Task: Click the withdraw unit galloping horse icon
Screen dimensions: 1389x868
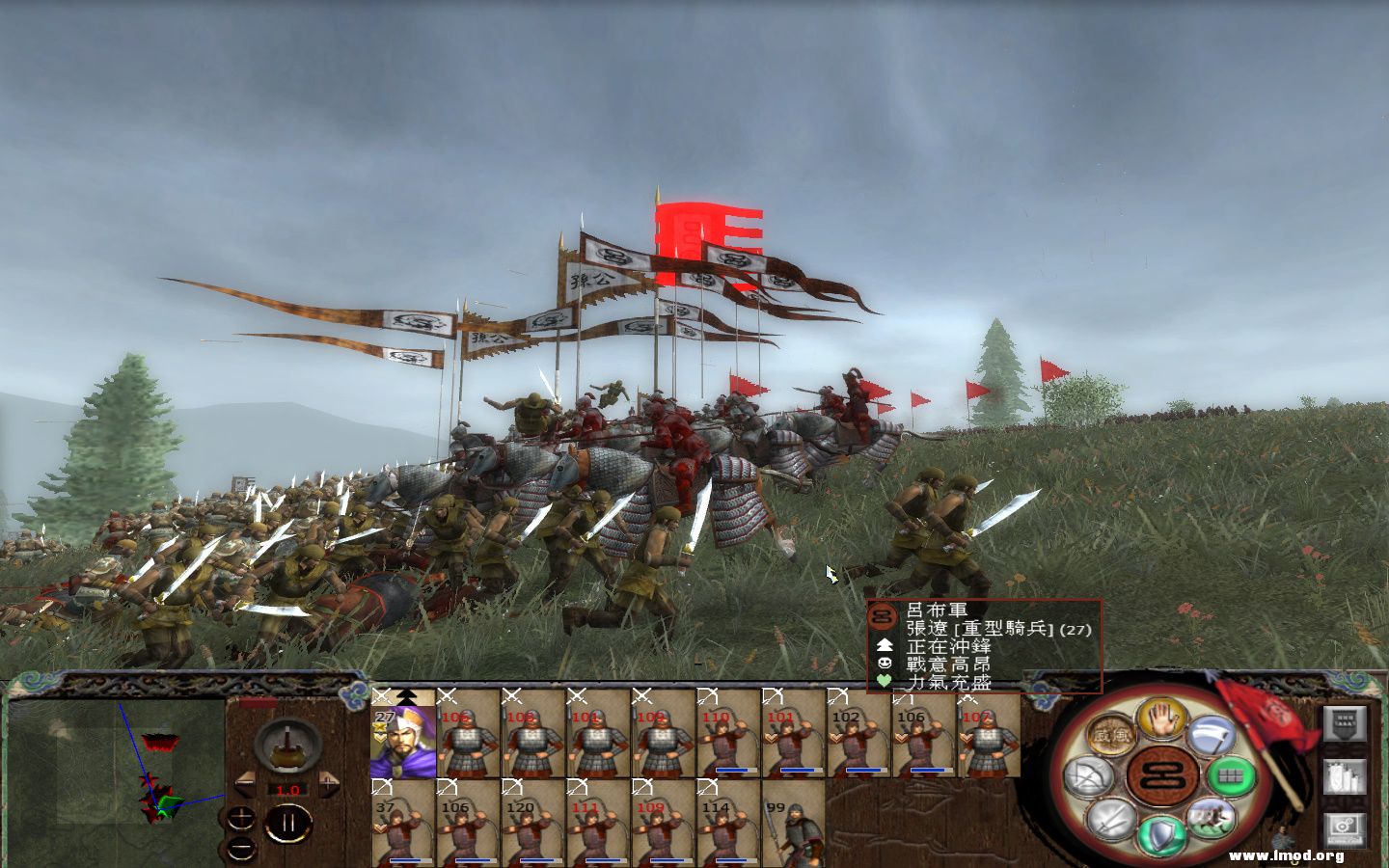Action: (1212, 818)
